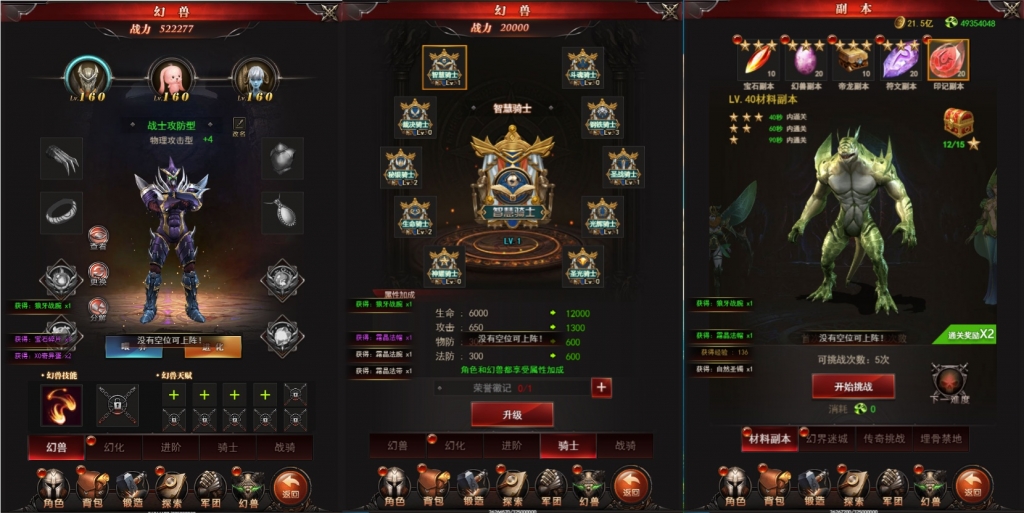Open the 帝龙副本 treasure box dungeon
The width and height of the screenshot is (1024, 513).
(853, 59)
